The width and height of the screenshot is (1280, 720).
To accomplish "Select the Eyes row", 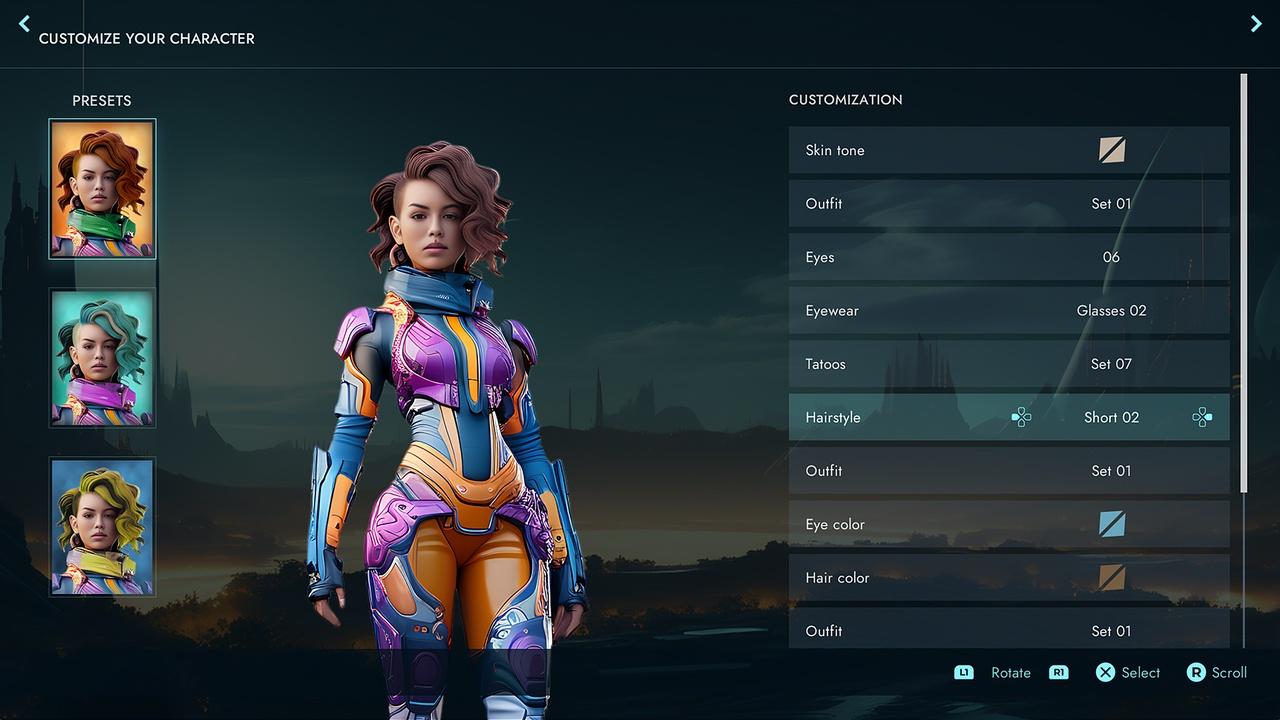I will (x=1008, y=257).
